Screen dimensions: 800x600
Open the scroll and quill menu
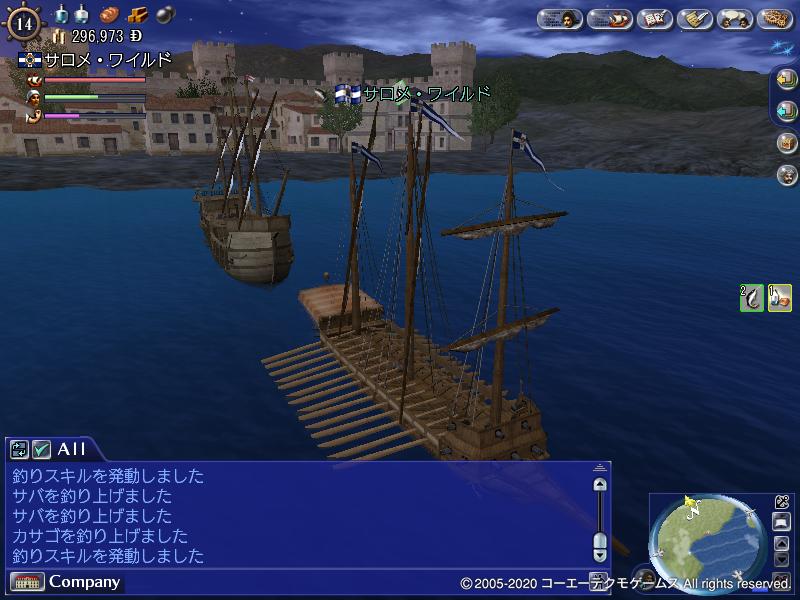coord(695,18)
